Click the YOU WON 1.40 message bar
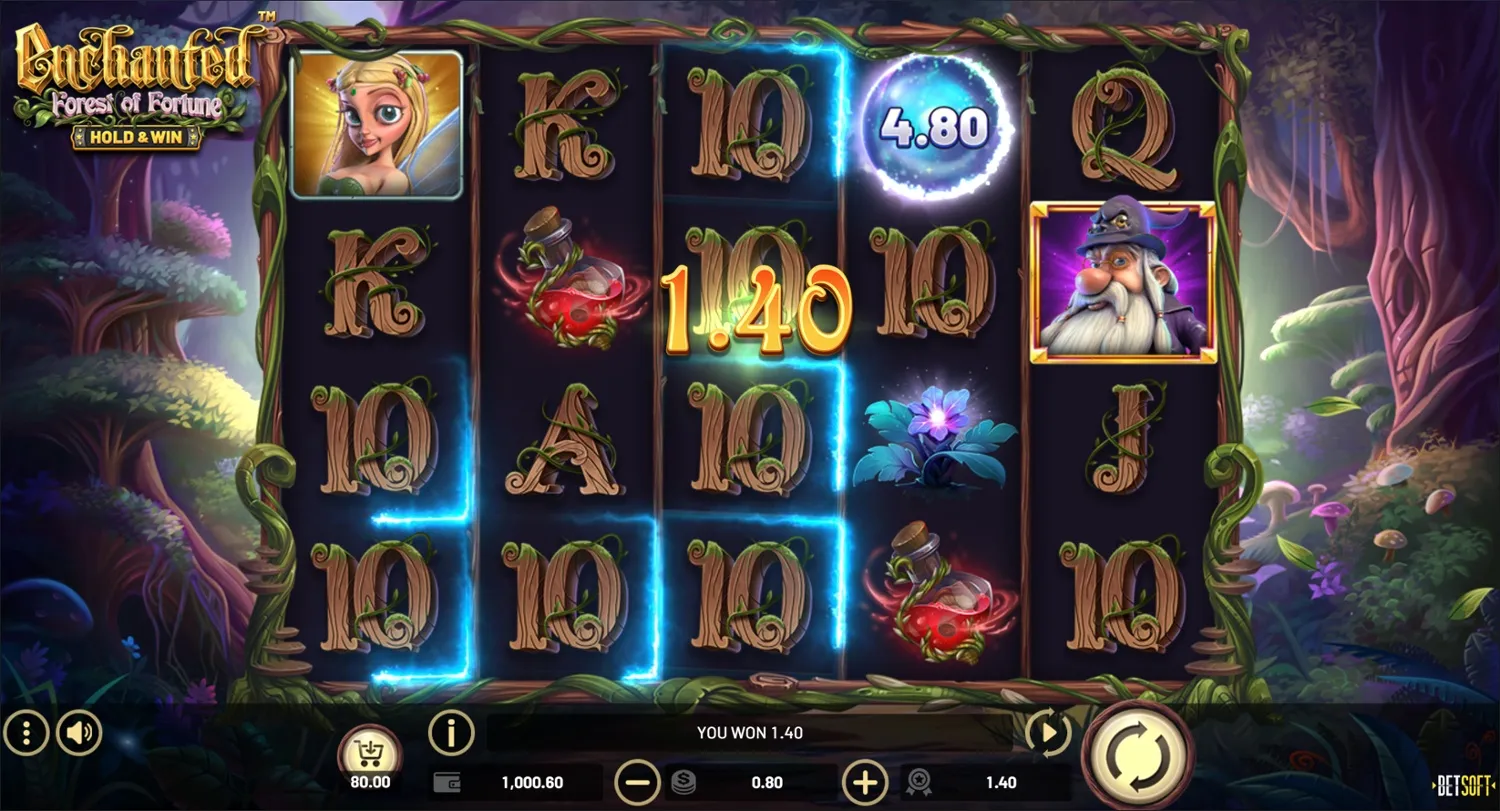 click(750, 733)
